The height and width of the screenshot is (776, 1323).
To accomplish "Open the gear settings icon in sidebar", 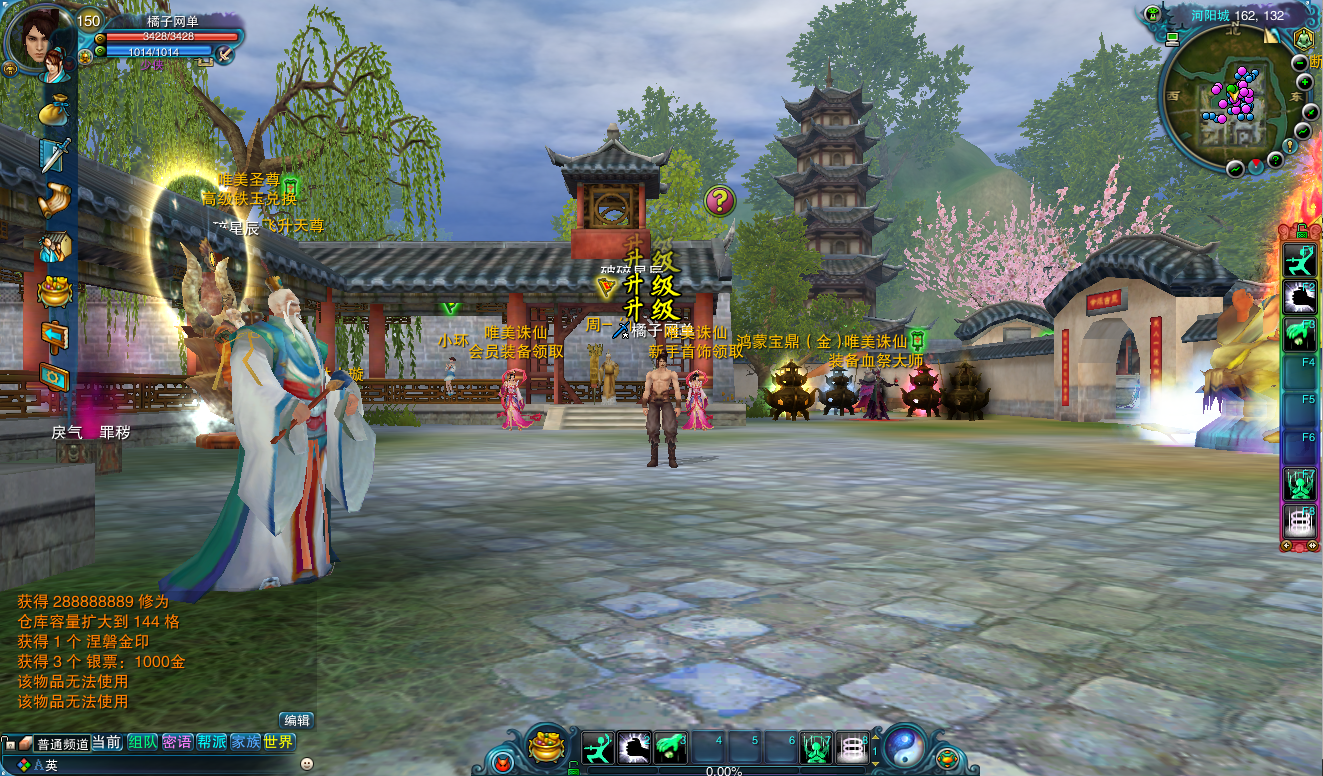I will [x=55, y=376].
